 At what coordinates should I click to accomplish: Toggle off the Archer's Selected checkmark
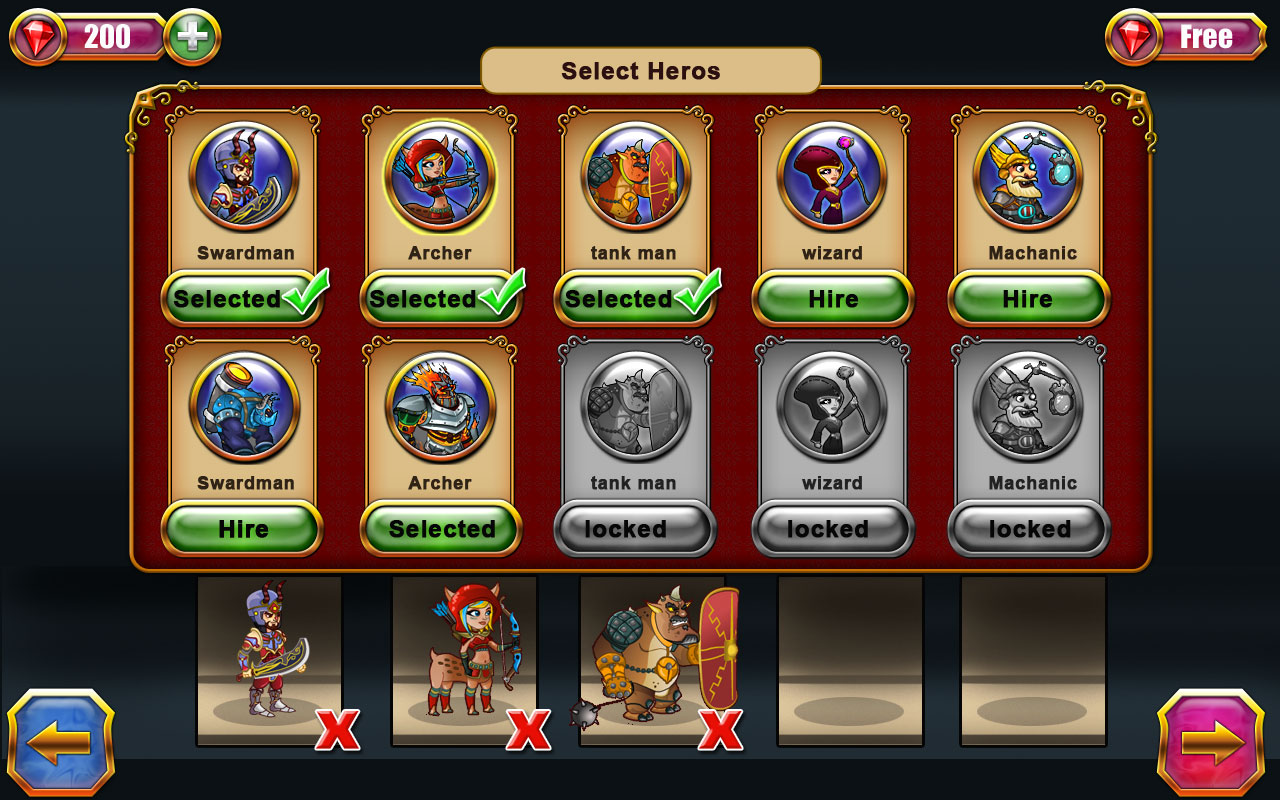click(438, 298)
